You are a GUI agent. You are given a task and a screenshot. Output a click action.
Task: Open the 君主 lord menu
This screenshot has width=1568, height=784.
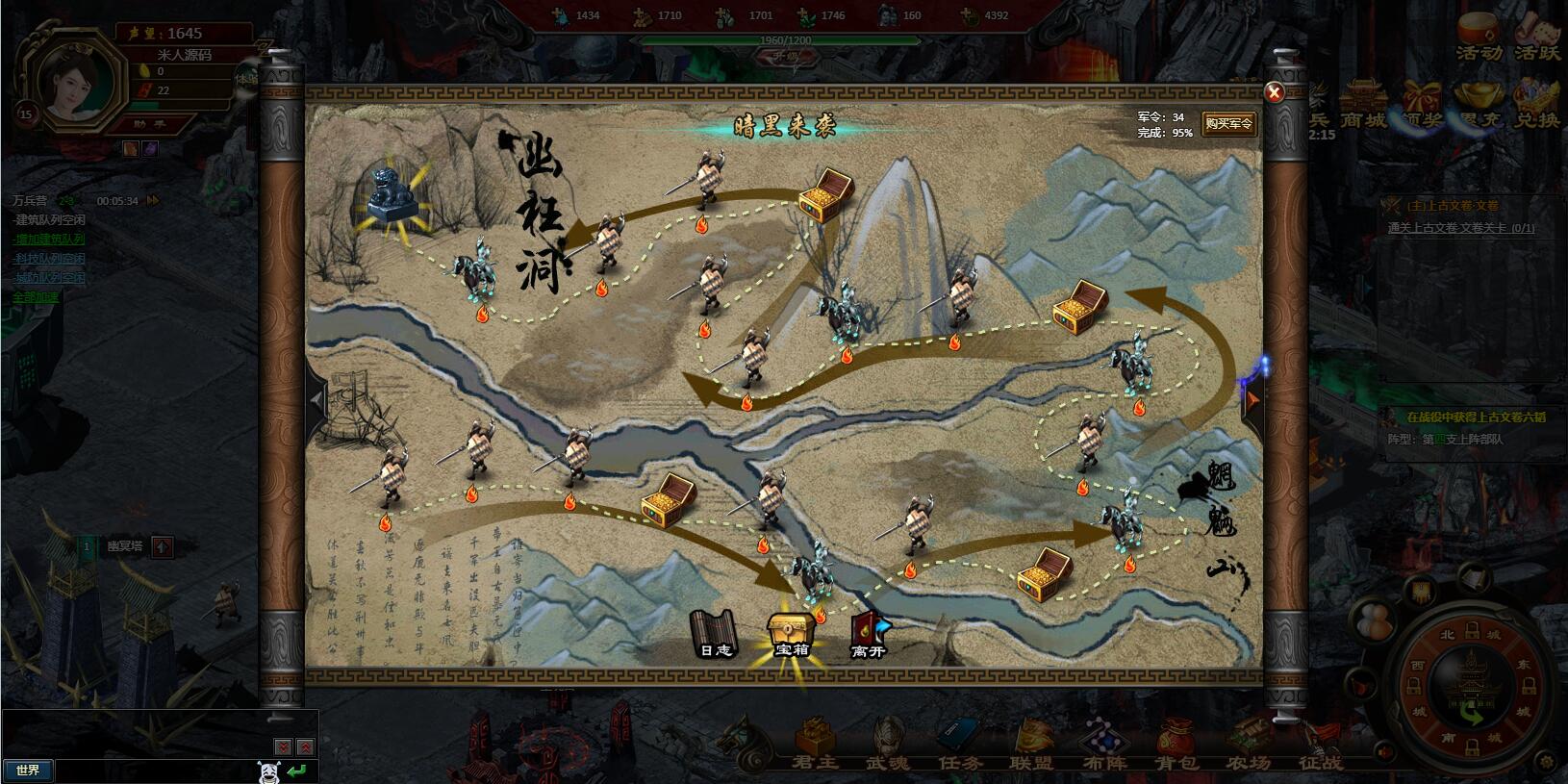tap(814, 747)
